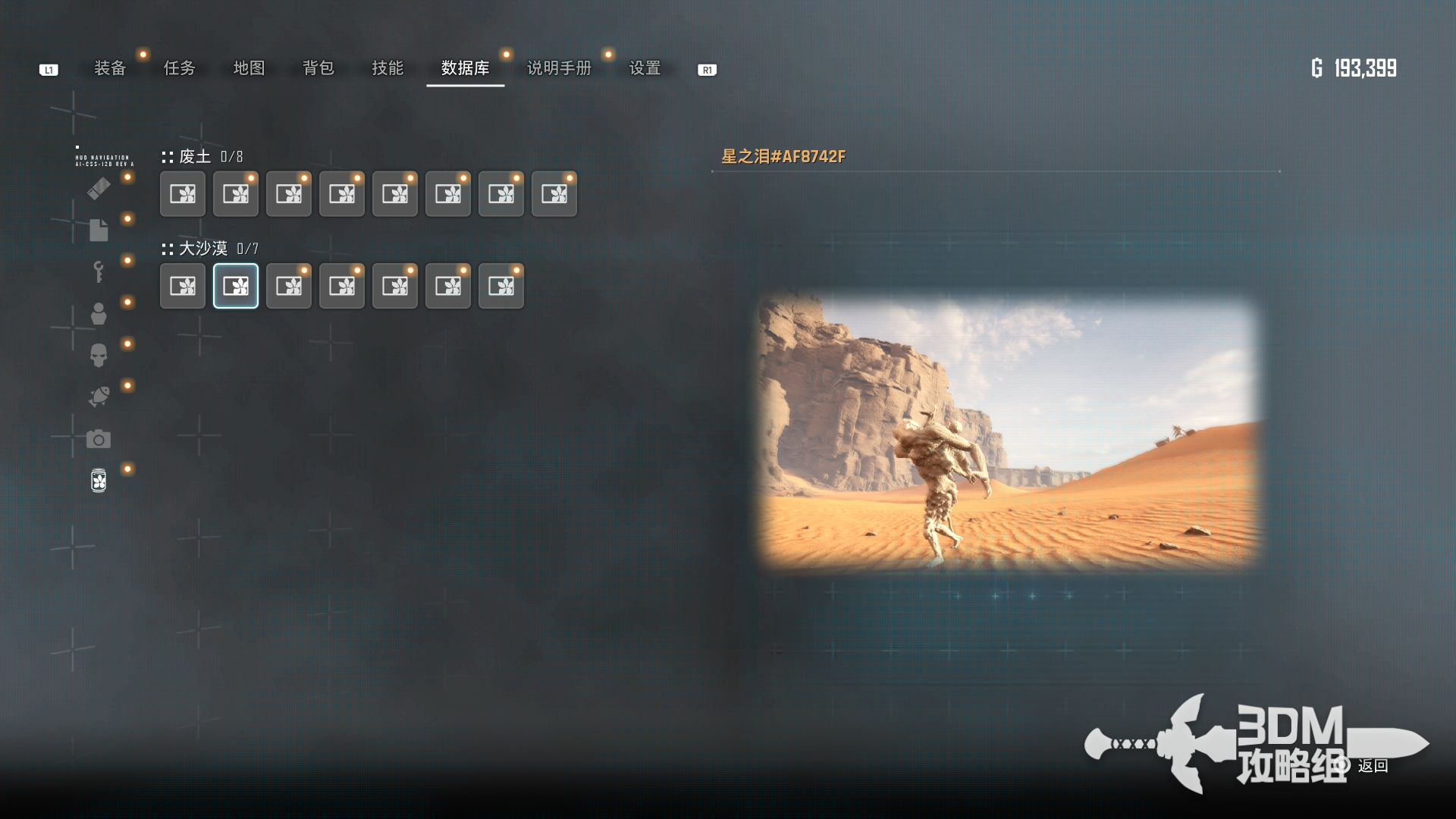
Task: Go to the 背包 backpack tab
Action: click(318, 68)
